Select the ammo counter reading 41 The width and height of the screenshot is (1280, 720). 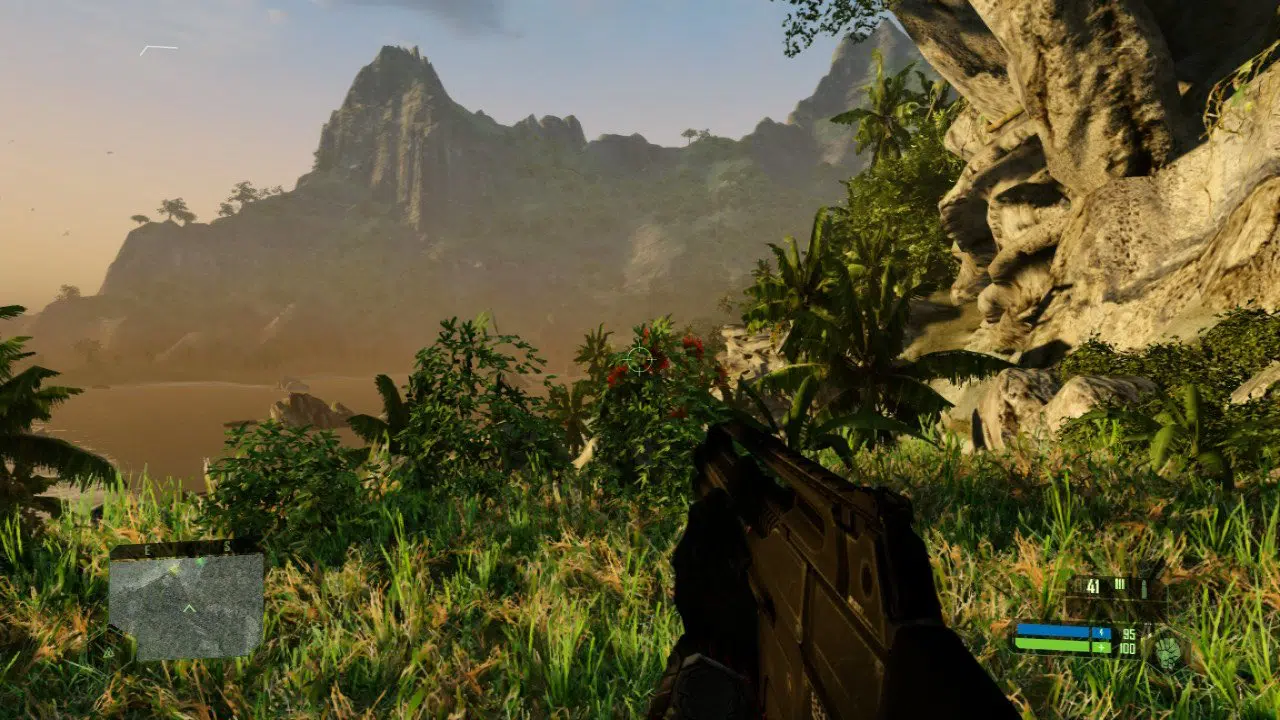click(1092, 584)
